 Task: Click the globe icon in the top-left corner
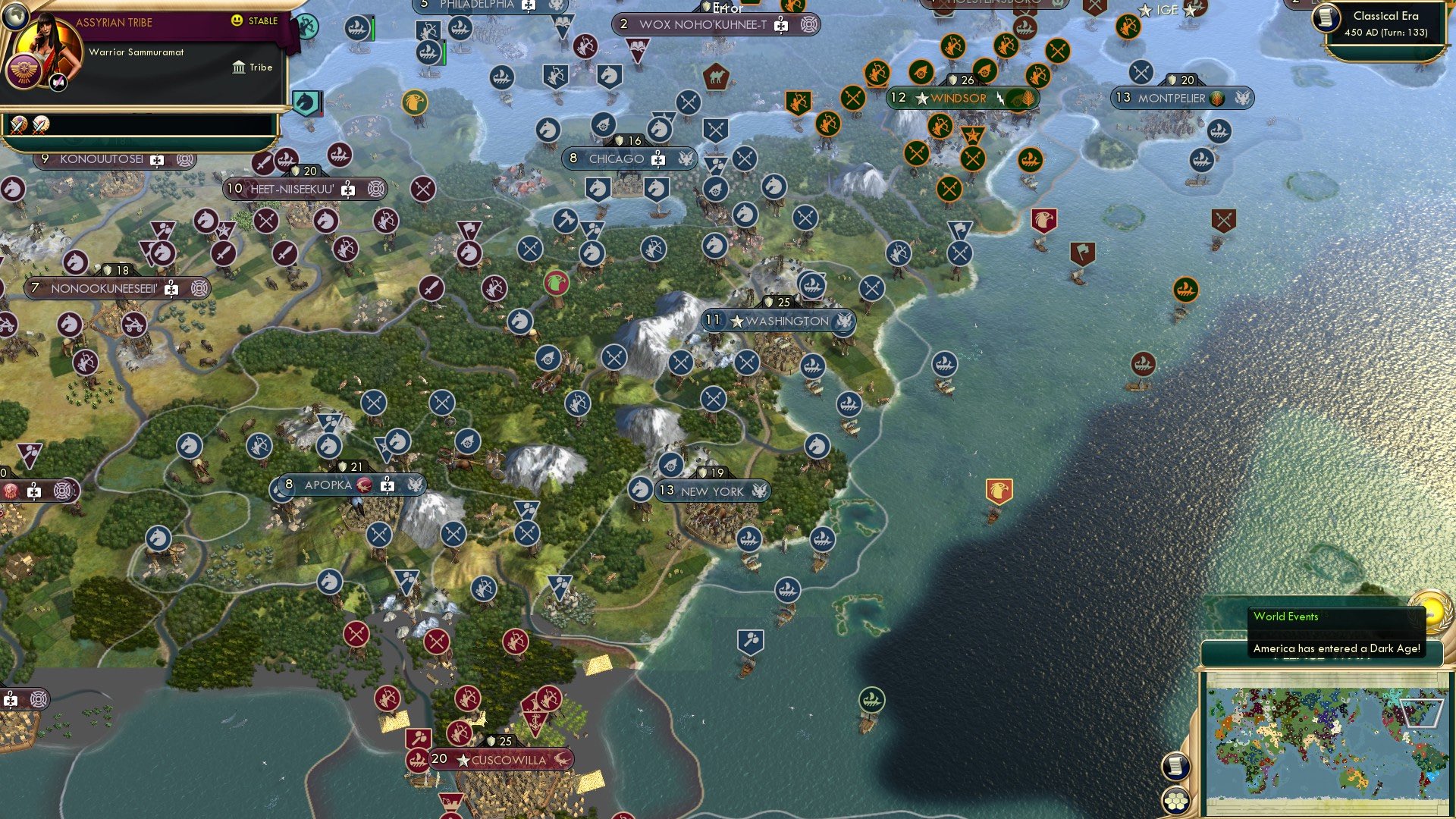pyautogui.click(x=16, y=16)
